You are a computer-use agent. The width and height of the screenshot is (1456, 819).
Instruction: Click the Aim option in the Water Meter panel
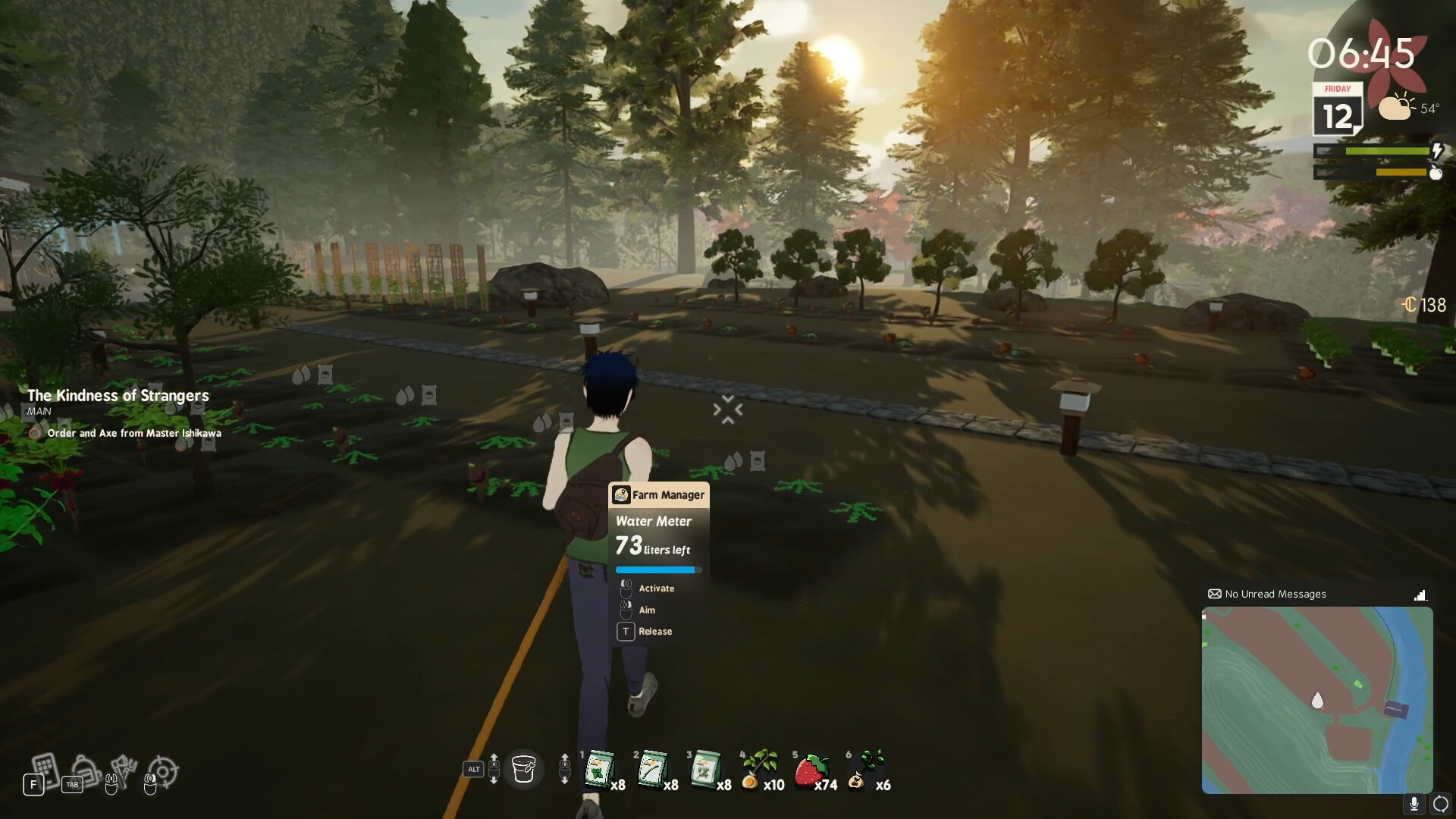648,610
